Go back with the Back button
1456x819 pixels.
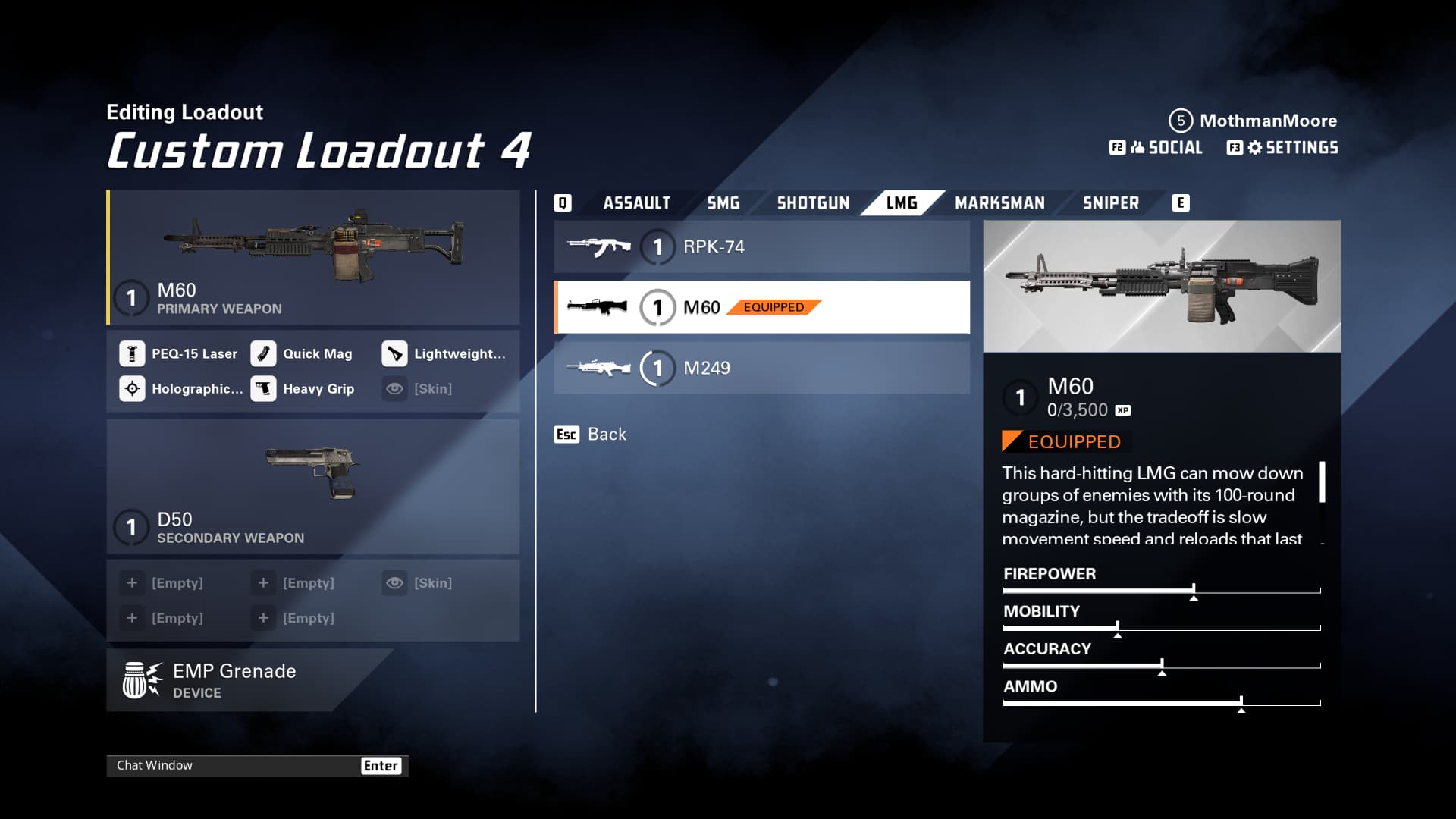[x=591, y=435]
